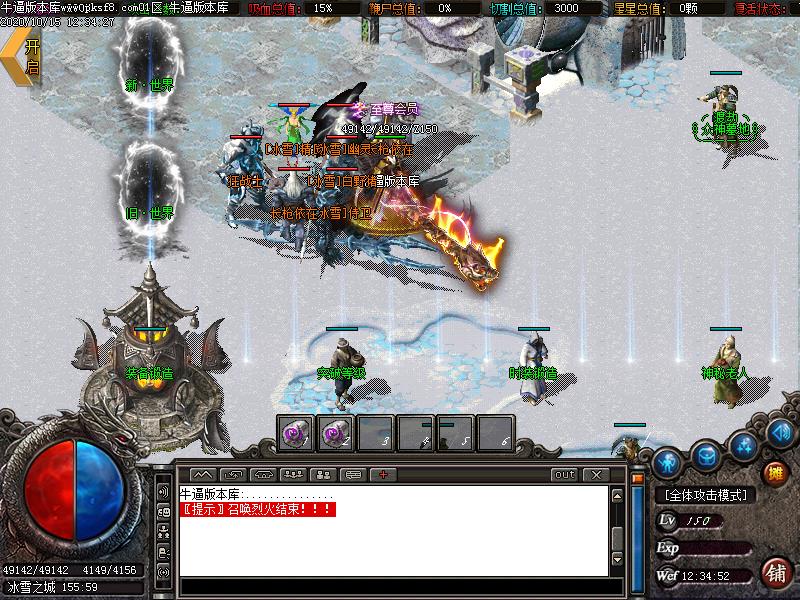Click the red plus chat toolbar button
Image resolution: width=800 pixels, height=600 pixels.
382,474
